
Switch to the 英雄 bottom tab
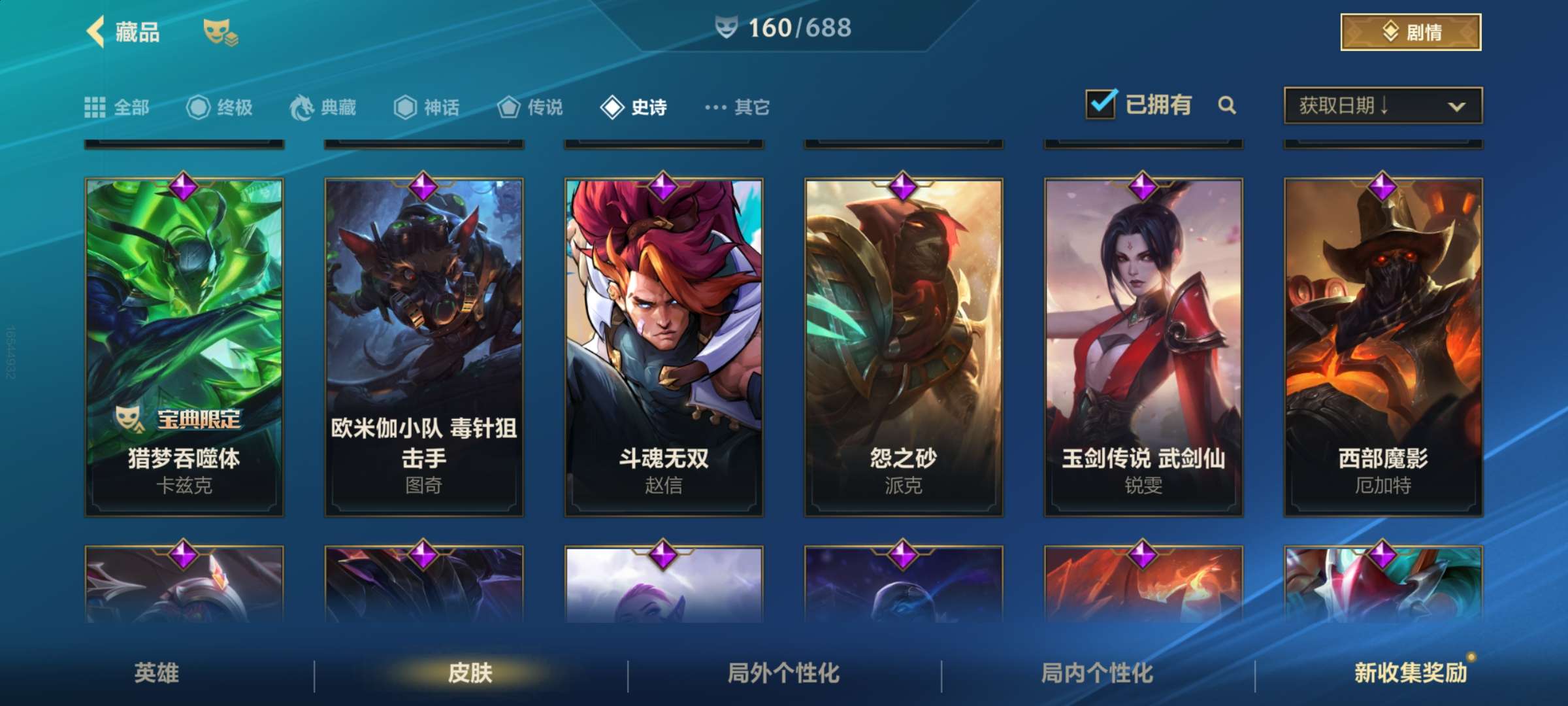pyautogui.click(x=157, y=673)
